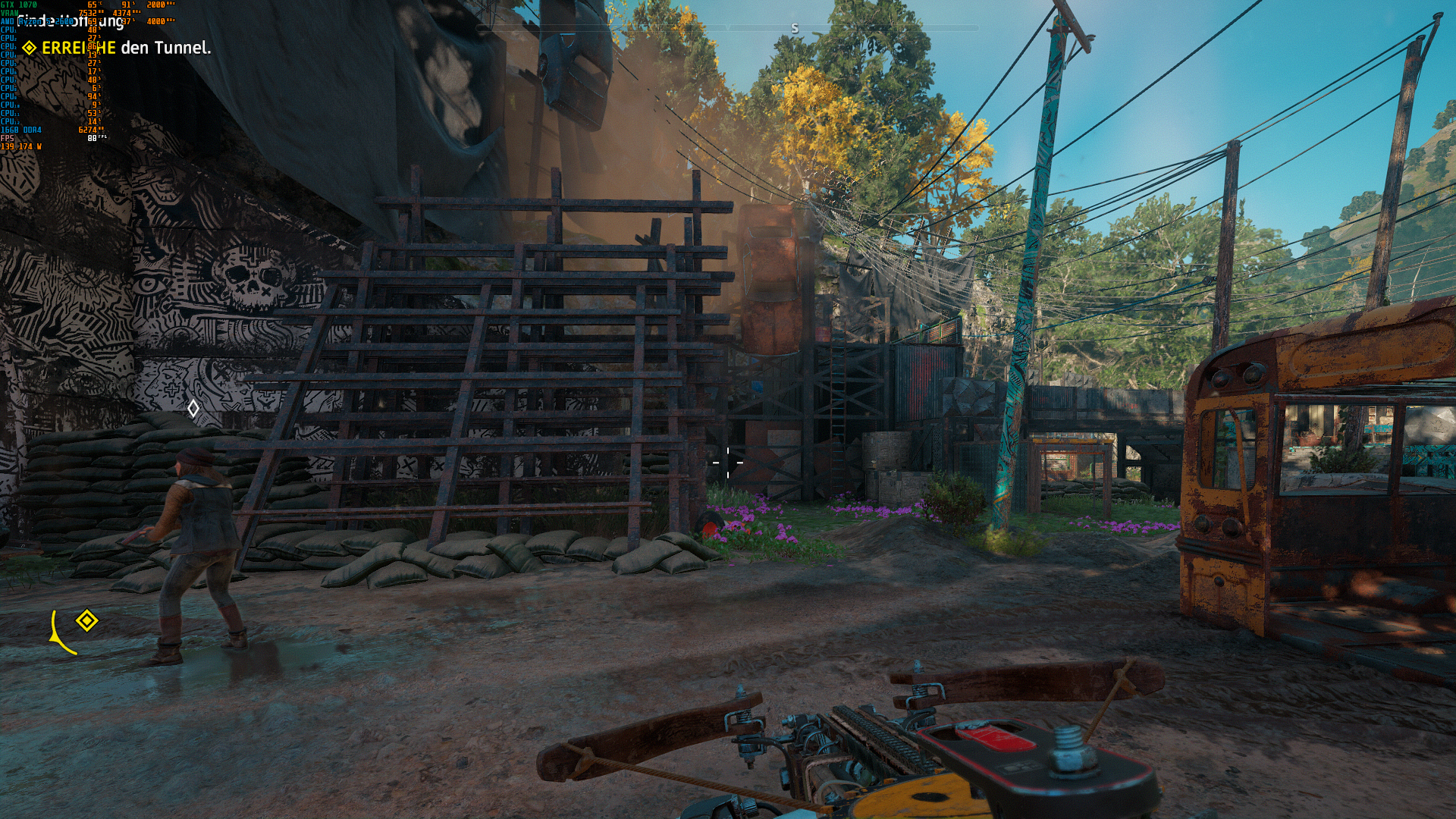Select the VRAM stat in the overlay
1456x819 pixels.
[11, 14]
